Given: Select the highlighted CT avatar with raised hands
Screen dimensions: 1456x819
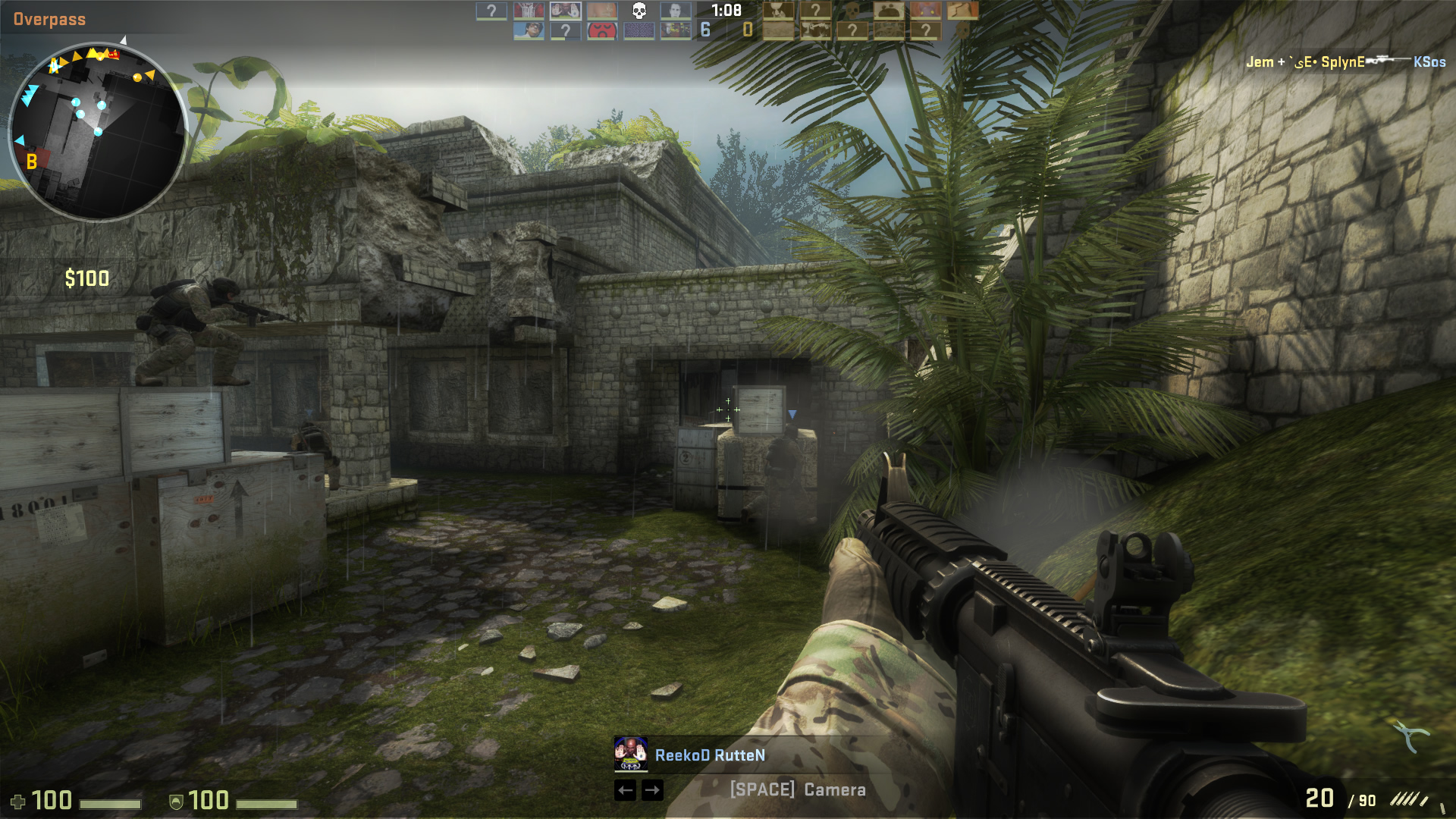Looking at the screenshot, I should (x=566, y=11).
